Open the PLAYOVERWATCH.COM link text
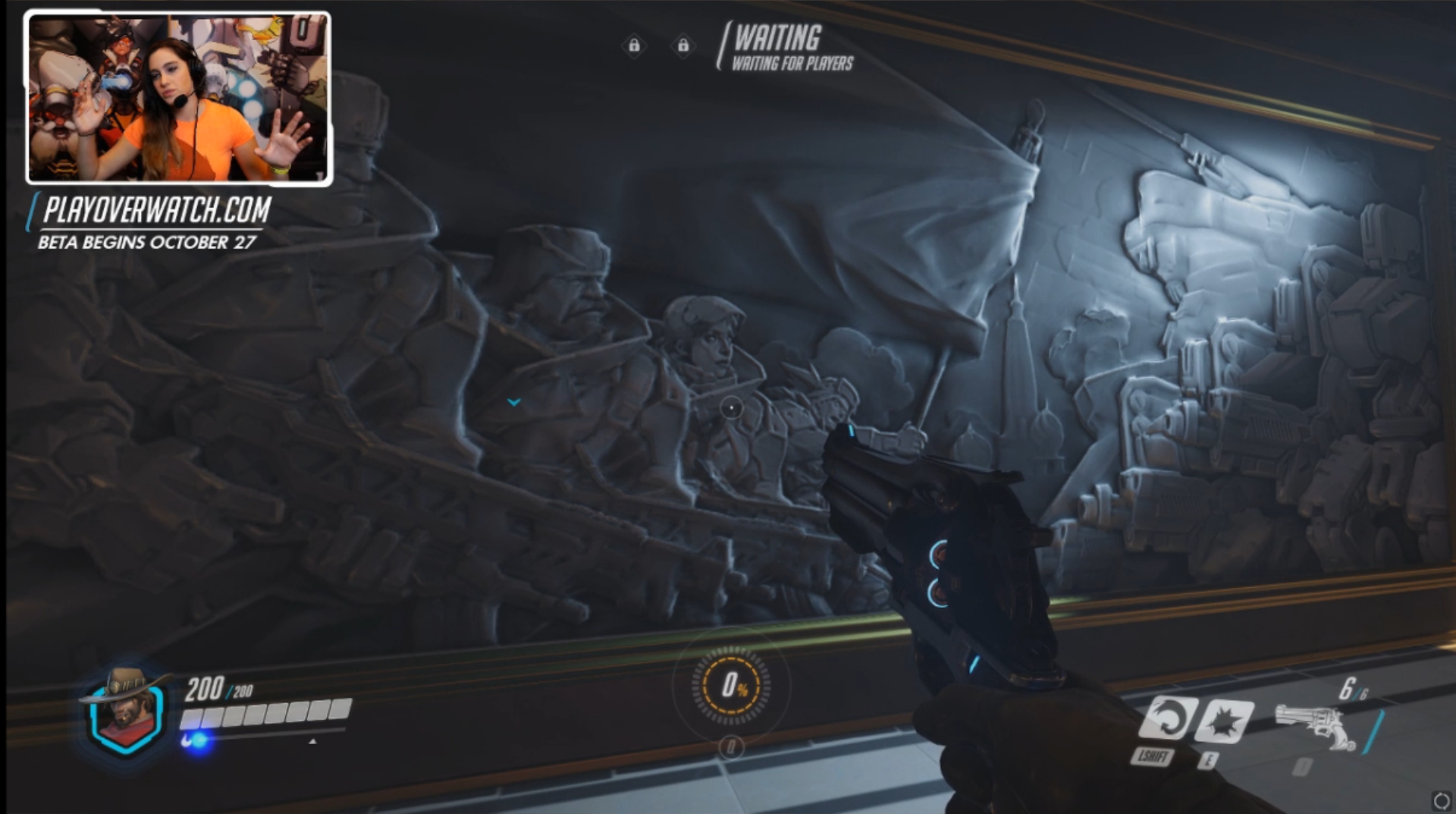1456x814 pixels. (x=157, y=210)
